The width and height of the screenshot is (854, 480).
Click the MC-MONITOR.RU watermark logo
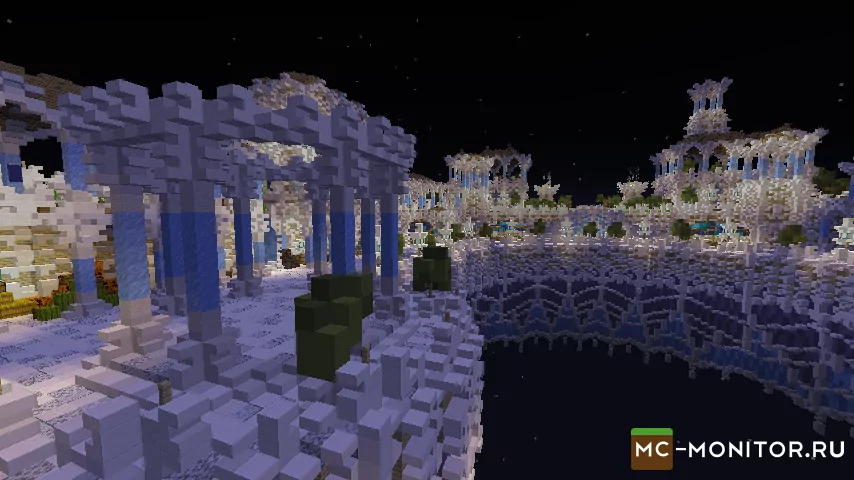738,449
